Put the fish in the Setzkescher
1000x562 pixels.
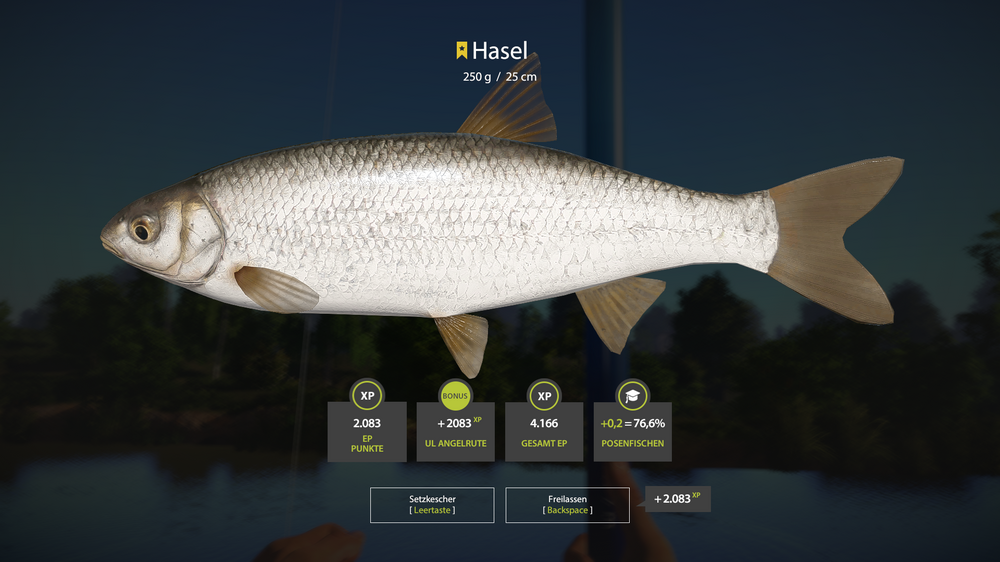coord(432,504)
